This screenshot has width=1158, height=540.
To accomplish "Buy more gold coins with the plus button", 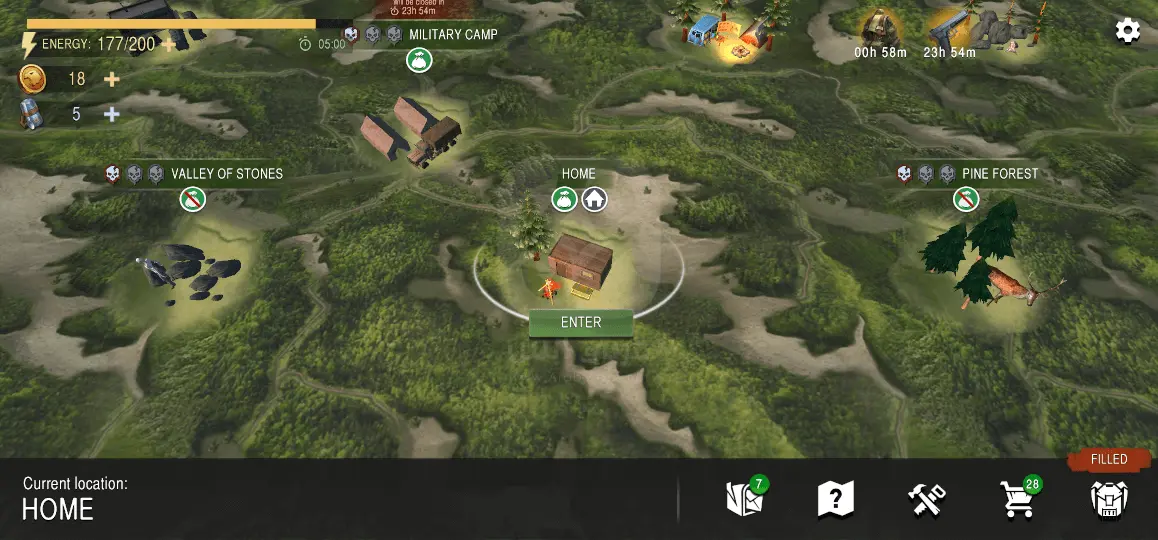I will click(x=112, y=79).
